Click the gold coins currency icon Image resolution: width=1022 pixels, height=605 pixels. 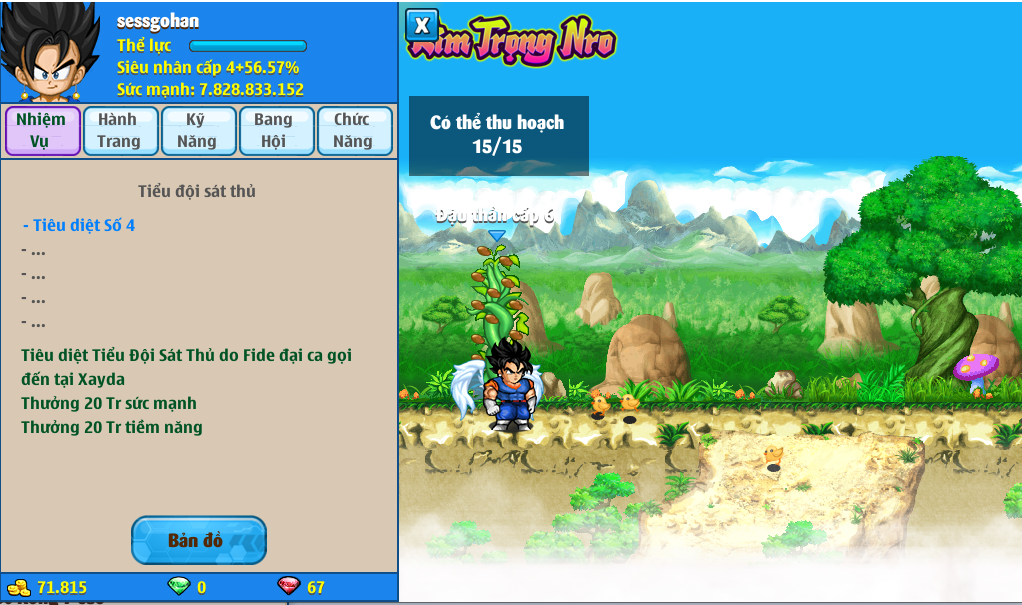(19, 588)
